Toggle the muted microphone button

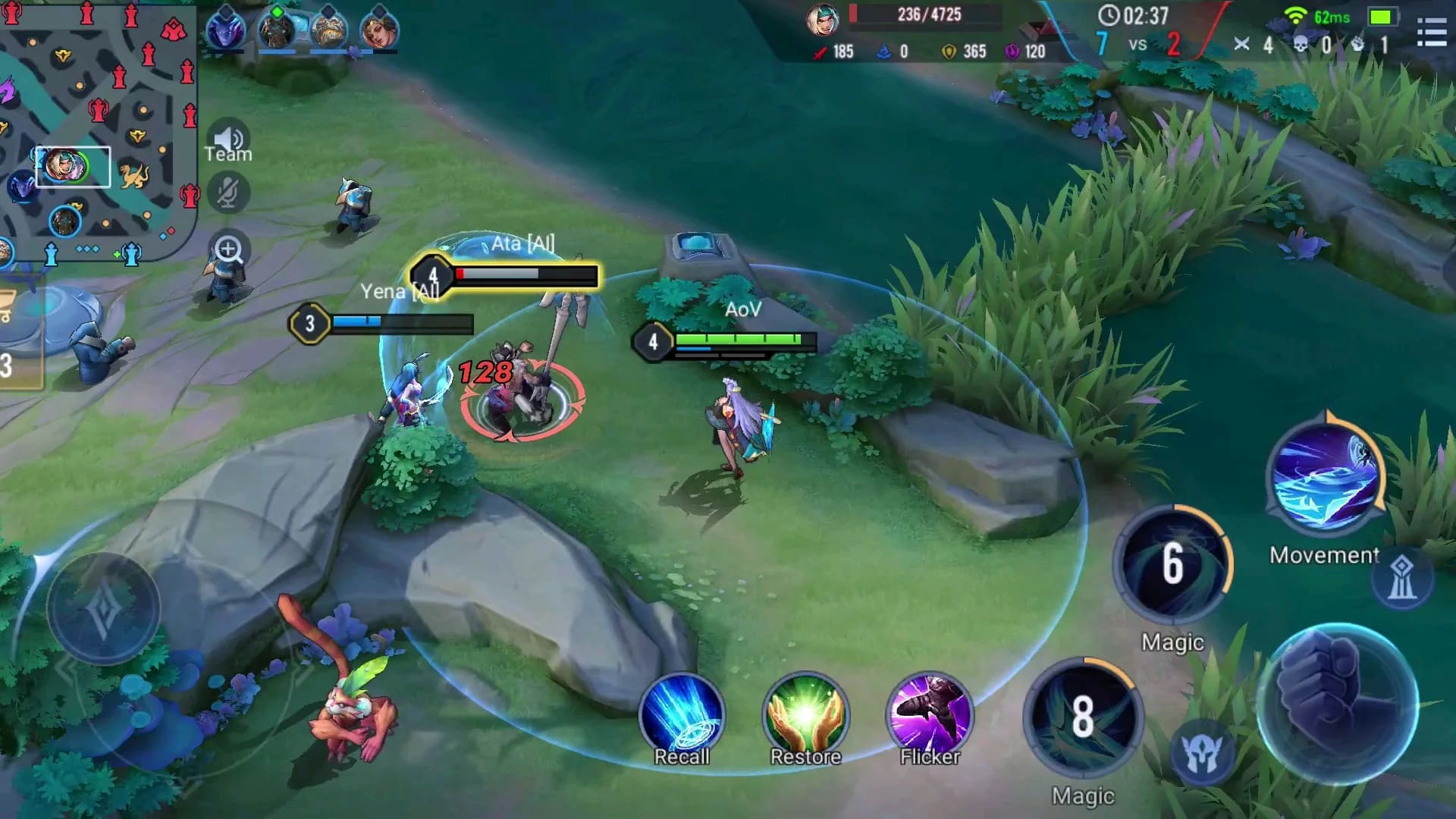[227, 193]
